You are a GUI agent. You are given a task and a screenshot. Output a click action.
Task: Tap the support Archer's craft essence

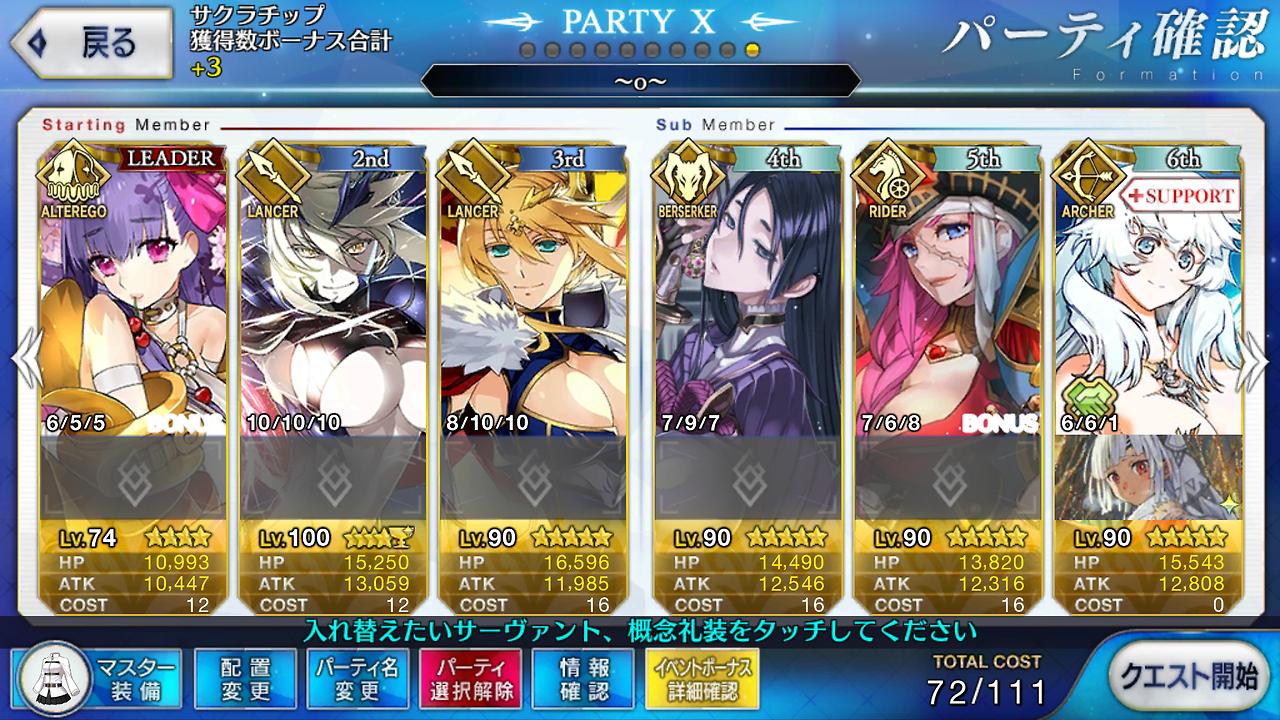coord(1147,478)
